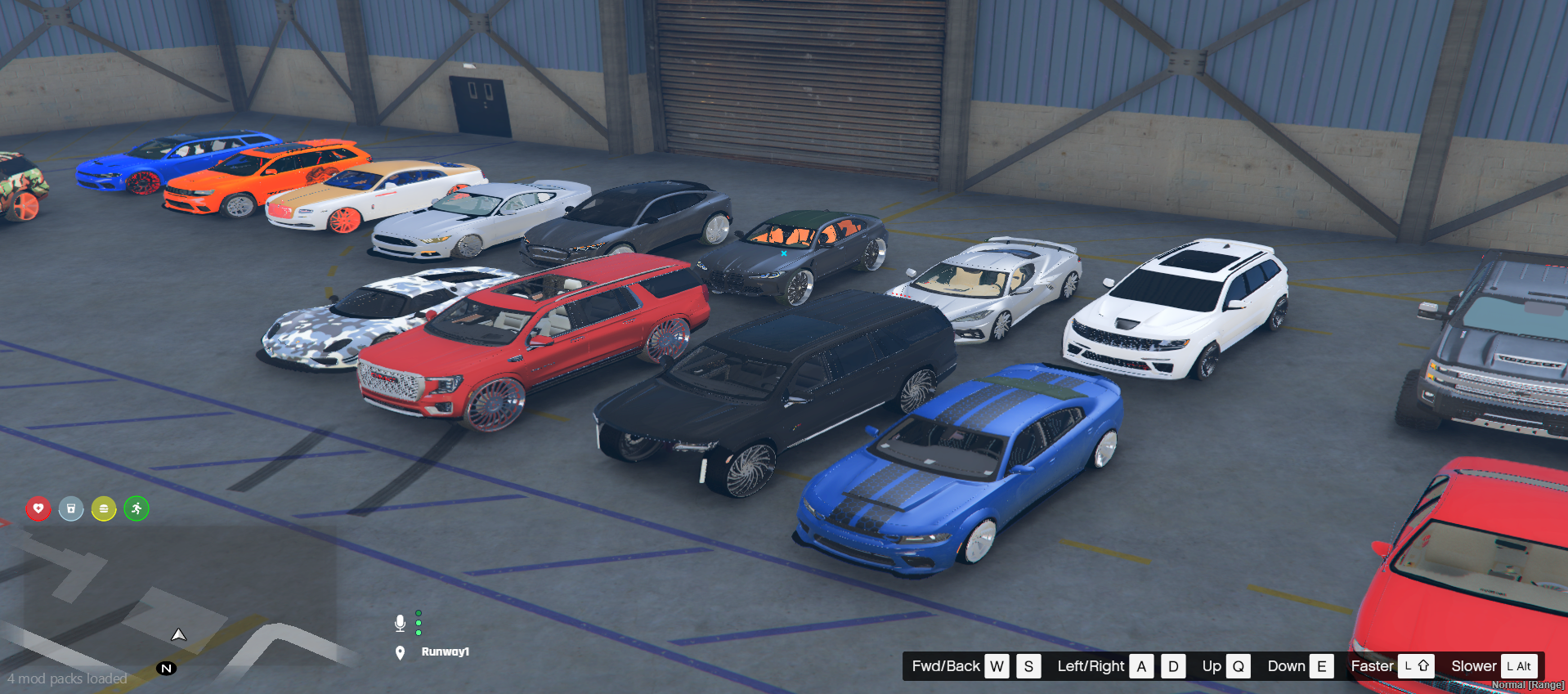Click the A key badge for Left/Right

(x=1141, y=666)
